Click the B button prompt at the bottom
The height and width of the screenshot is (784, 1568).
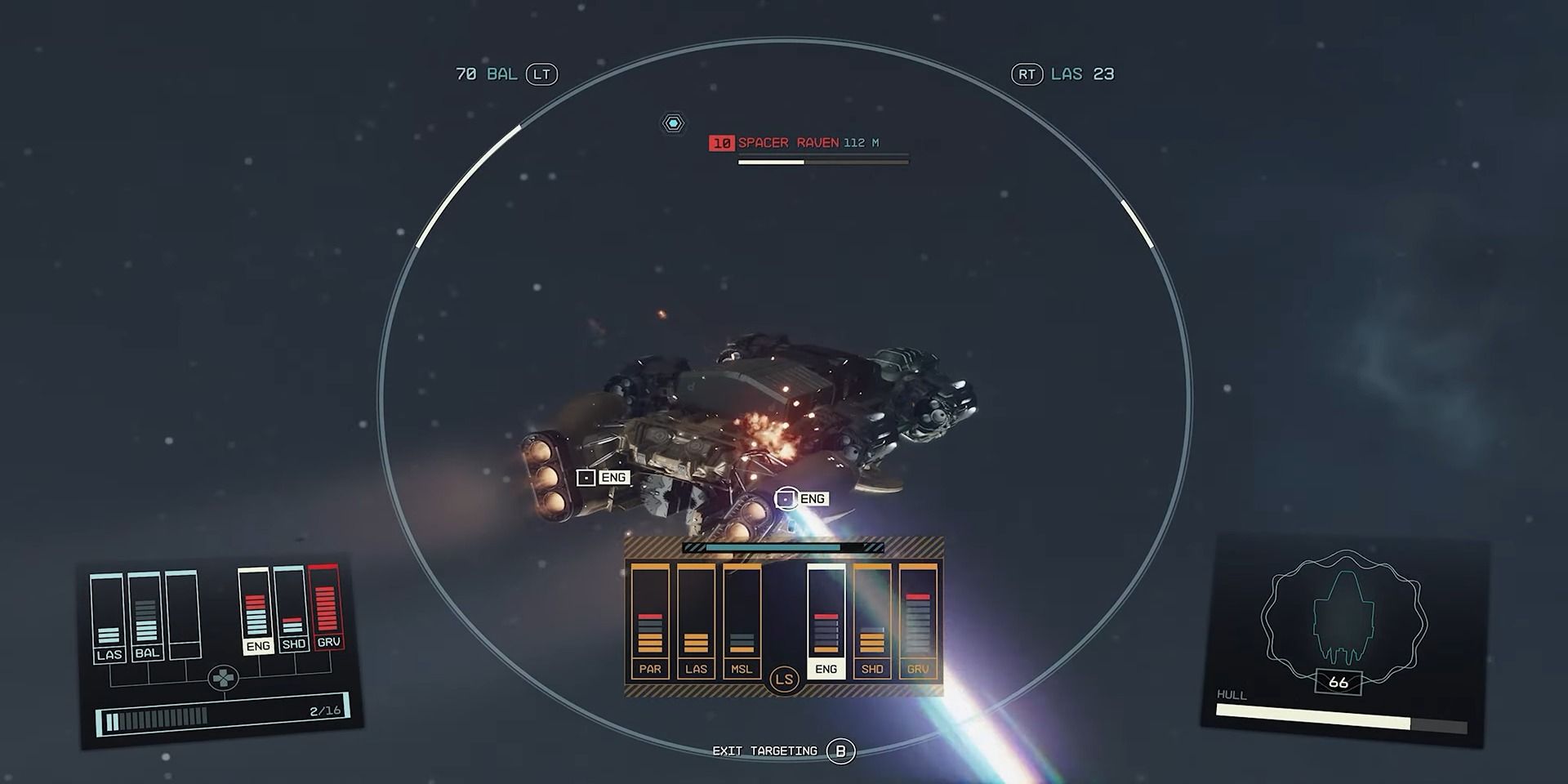click(841, 750)
